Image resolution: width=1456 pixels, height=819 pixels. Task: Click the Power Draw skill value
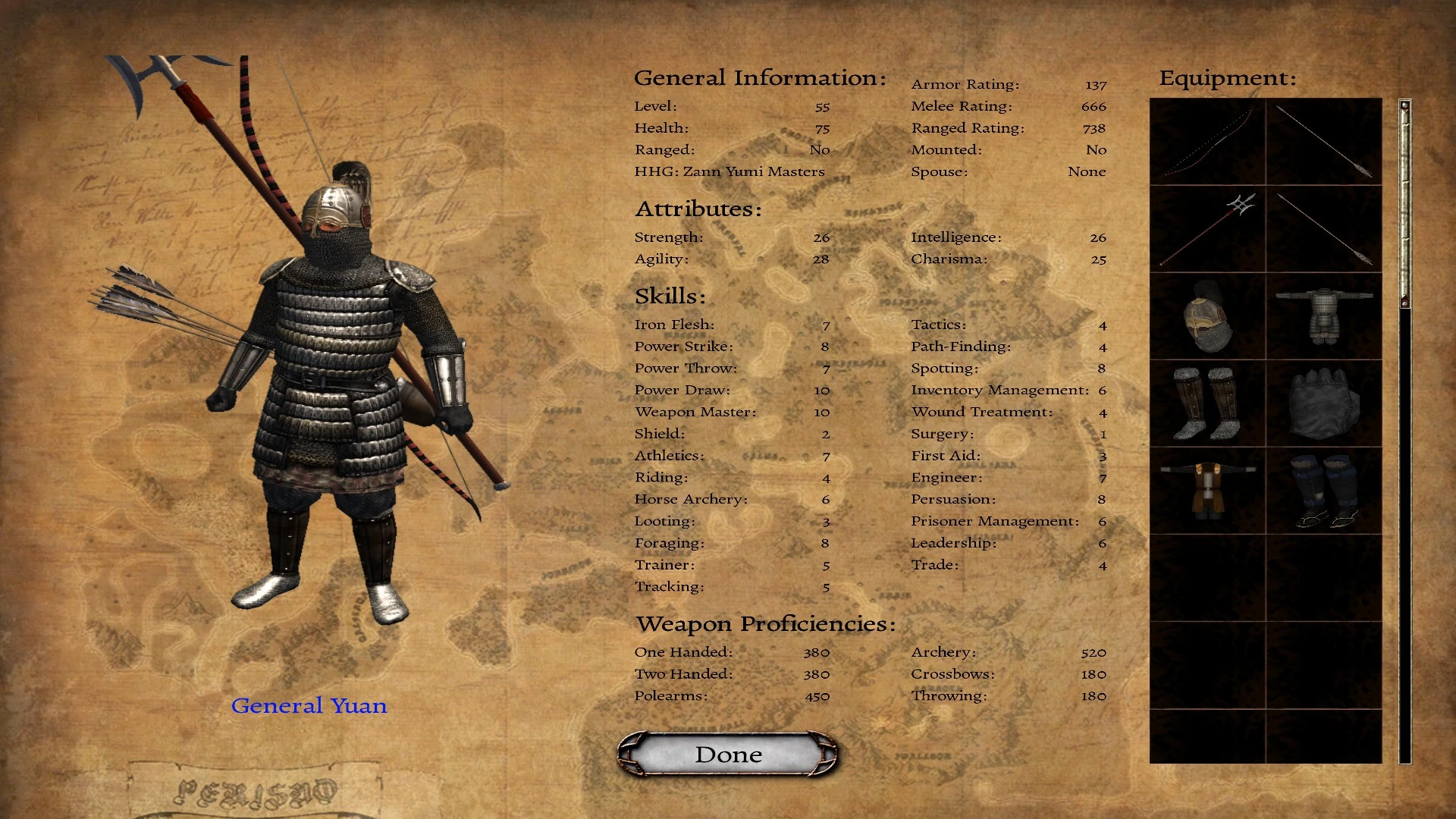821,390
